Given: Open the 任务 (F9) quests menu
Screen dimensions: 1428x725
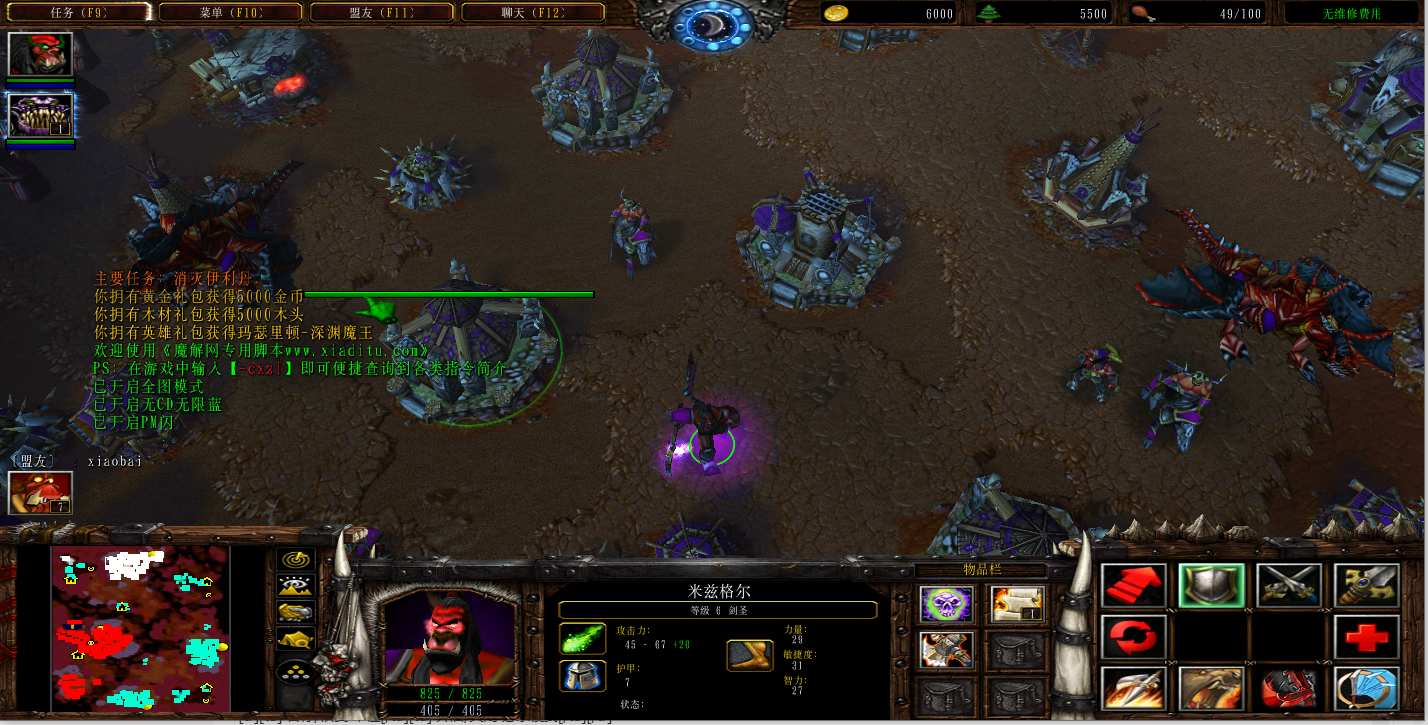Looking at the screenshot, I should (x=79, y=13).
